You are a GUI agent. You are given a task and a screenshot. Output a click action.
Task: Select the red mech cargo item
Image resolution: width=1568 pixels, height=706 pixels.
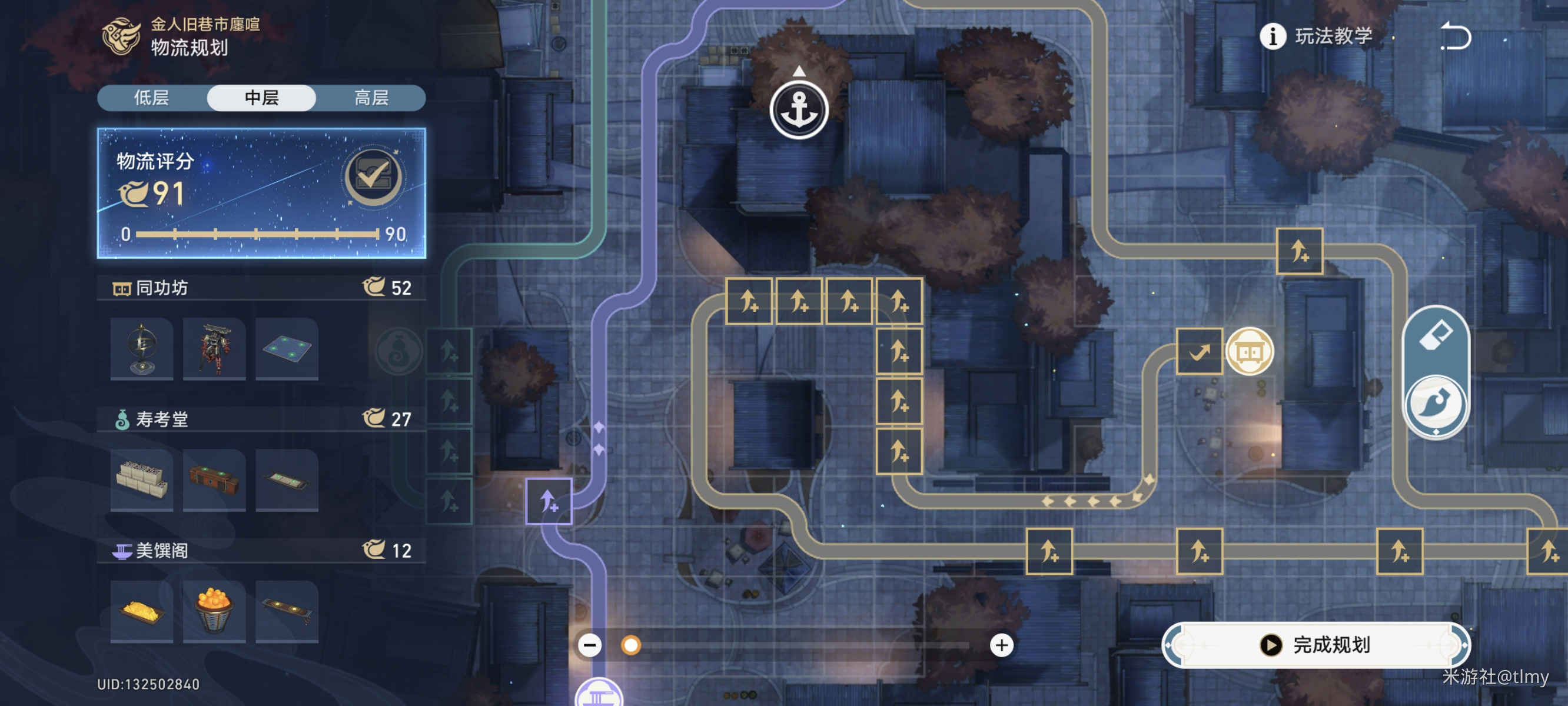point(214,349)
